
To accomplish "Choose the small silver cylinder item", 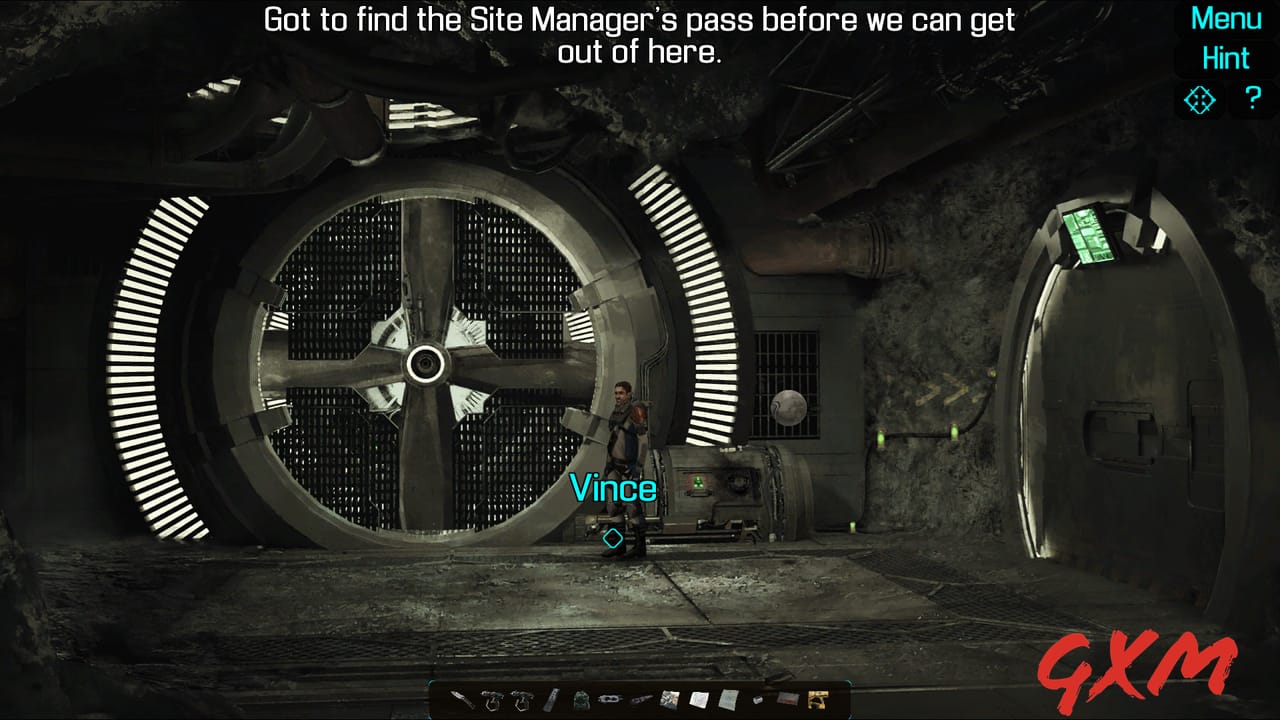I will pos(758,699).
